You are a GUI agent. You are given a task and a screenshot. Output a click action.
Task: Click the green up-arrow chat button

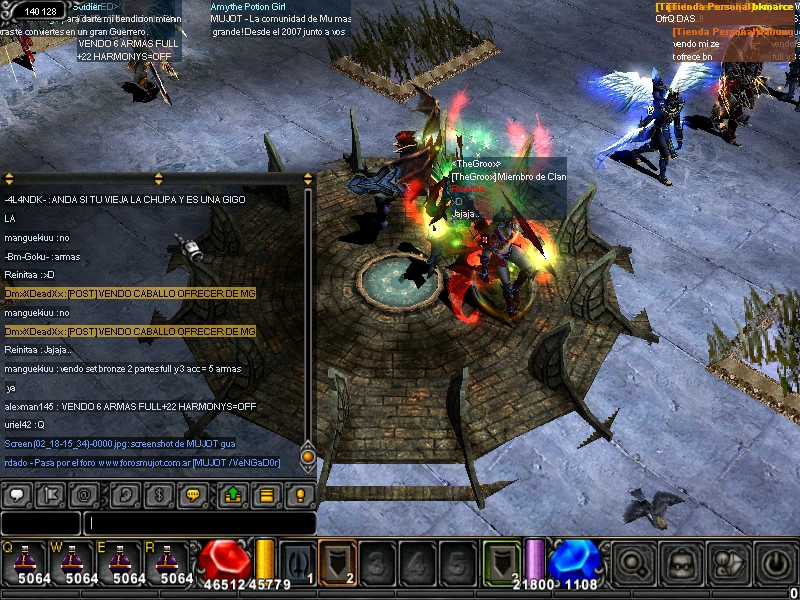[232, 495]
